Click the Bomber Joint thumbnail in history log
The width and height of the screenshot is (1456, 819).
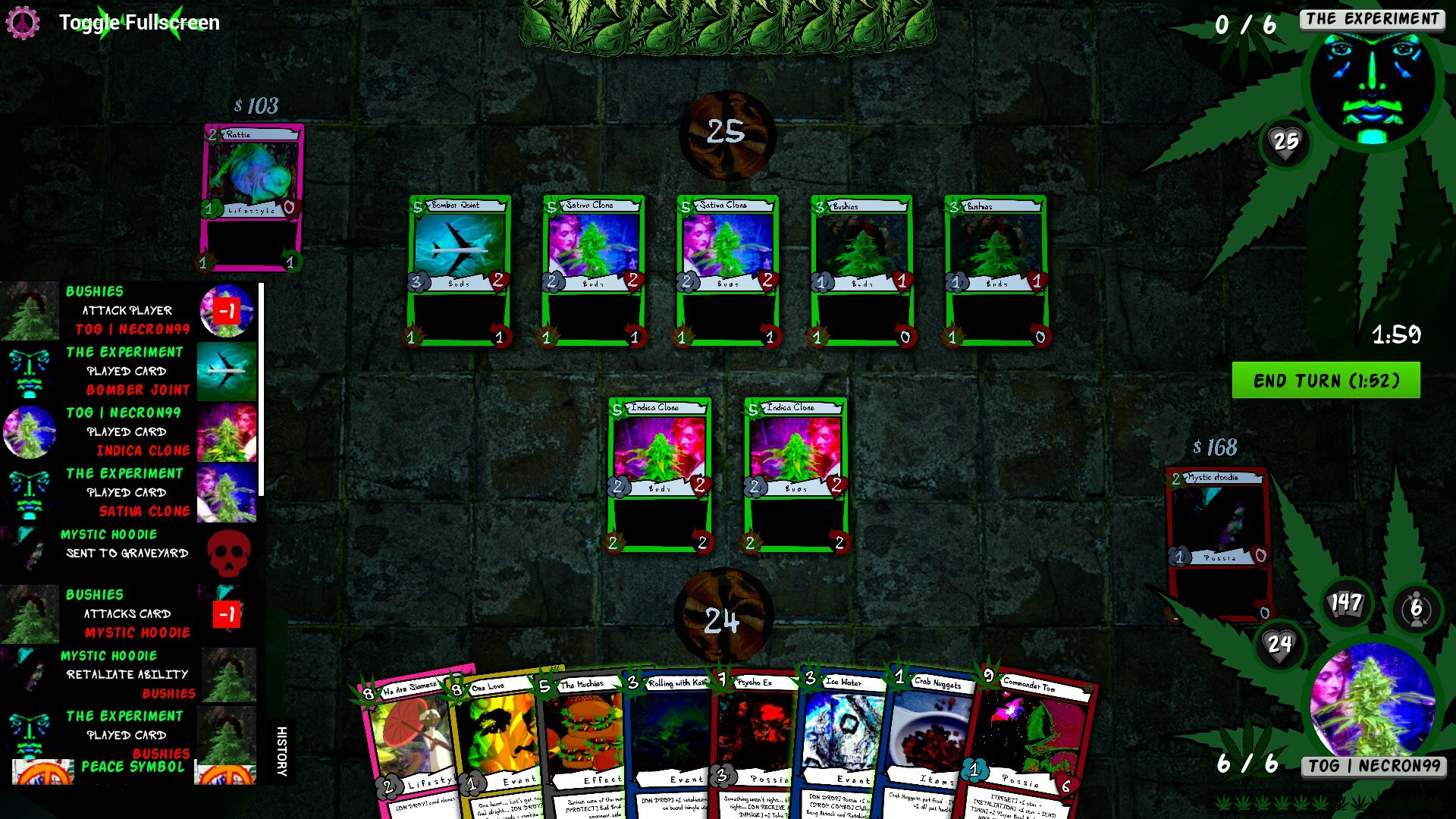(227, 371)
